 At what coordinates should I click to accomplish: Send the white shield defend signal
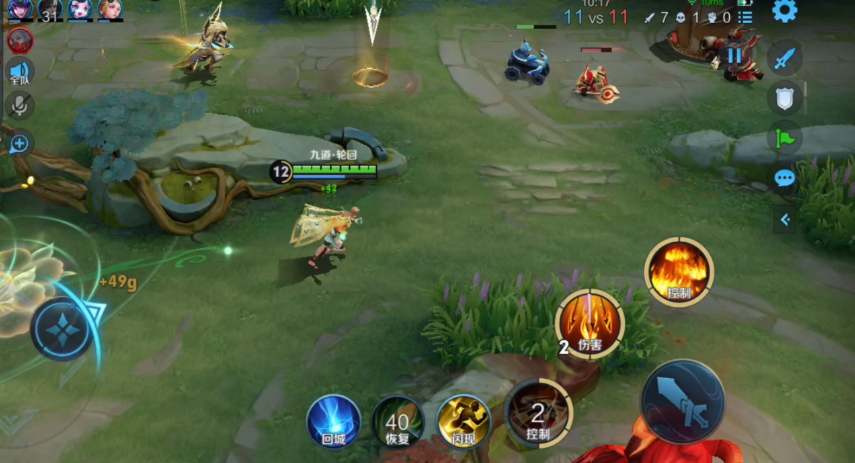tap(785, 98)
